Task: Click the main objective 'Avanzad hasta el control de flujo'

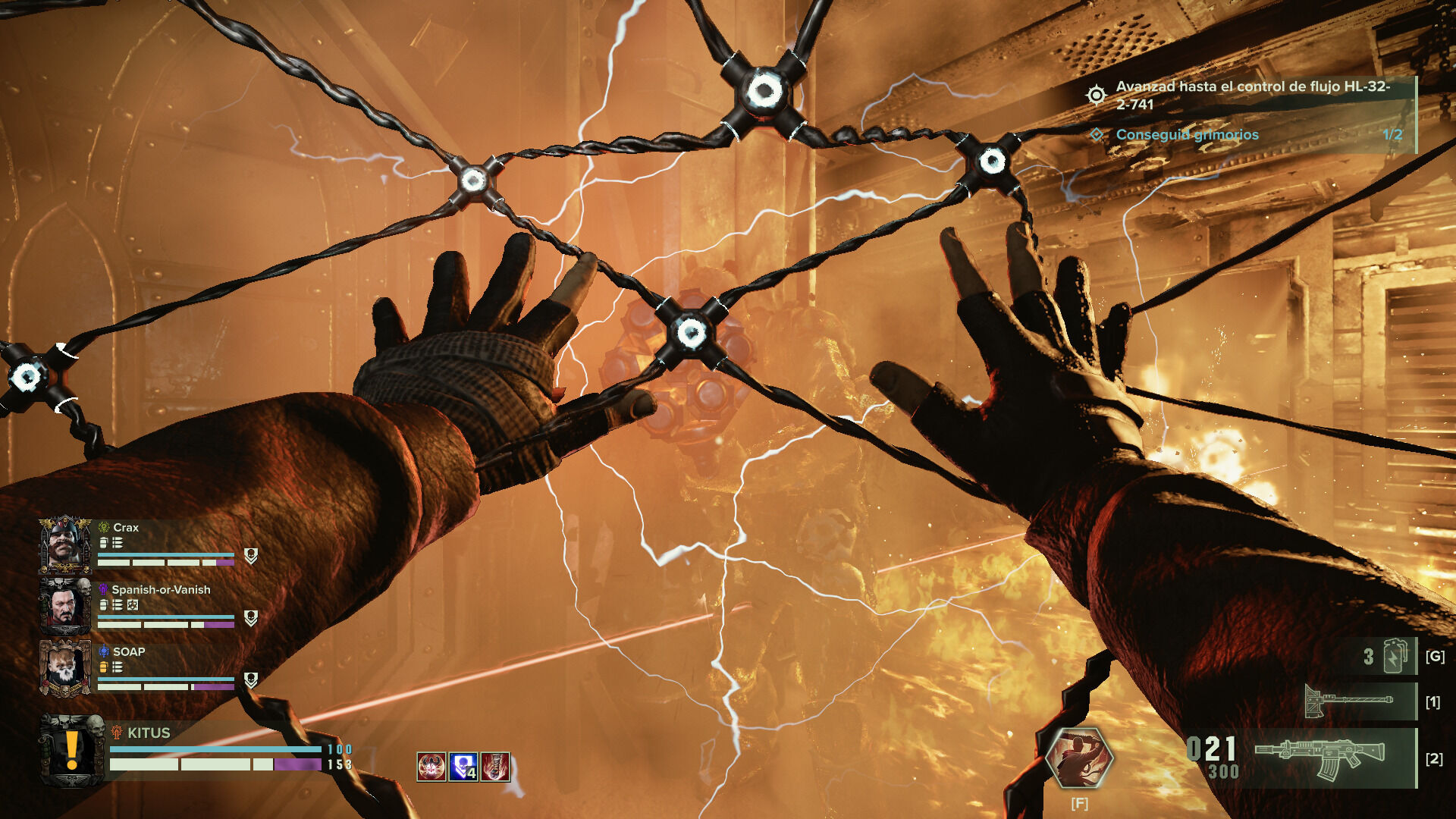Action: [1251, 96]
